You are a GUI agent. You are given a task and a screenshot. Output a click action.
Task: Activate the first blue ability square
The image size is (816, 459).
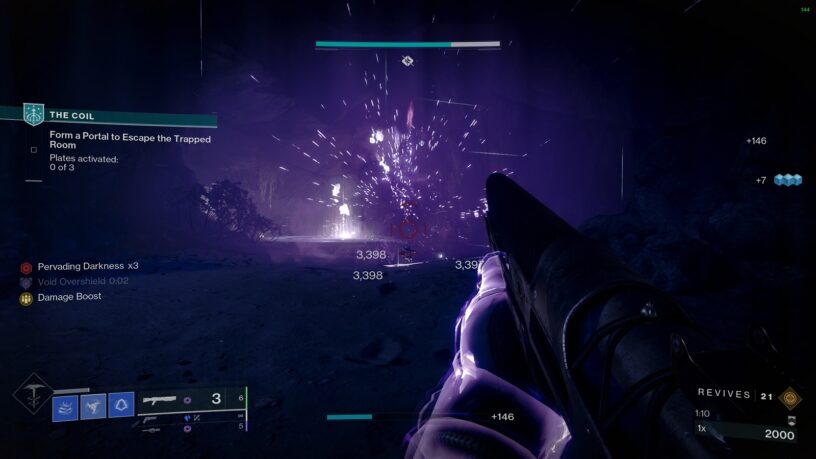tap(65, 406)
